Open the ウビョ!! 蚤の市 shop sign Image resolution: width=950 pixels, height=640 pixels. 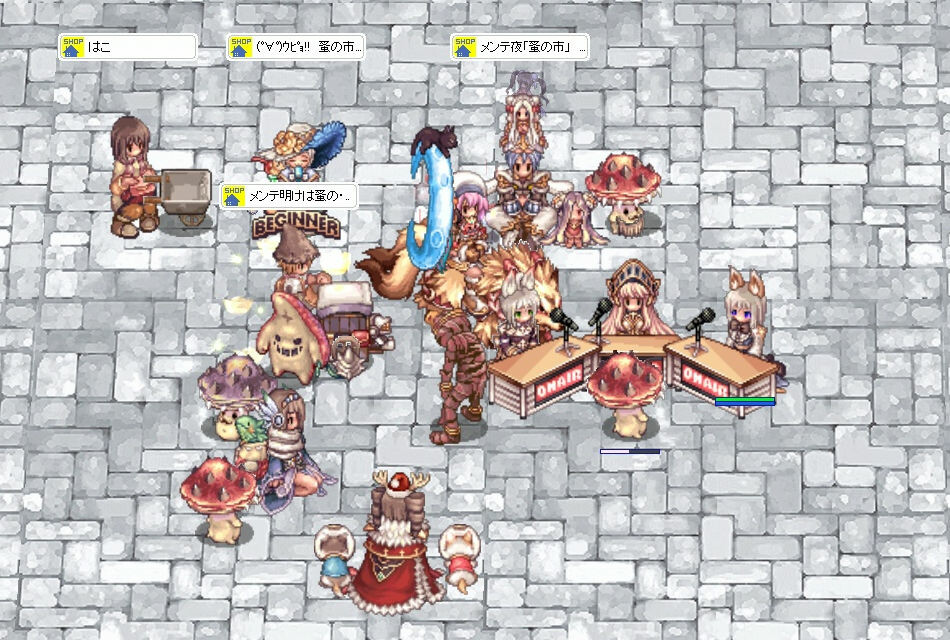click(x=295, y=47)
